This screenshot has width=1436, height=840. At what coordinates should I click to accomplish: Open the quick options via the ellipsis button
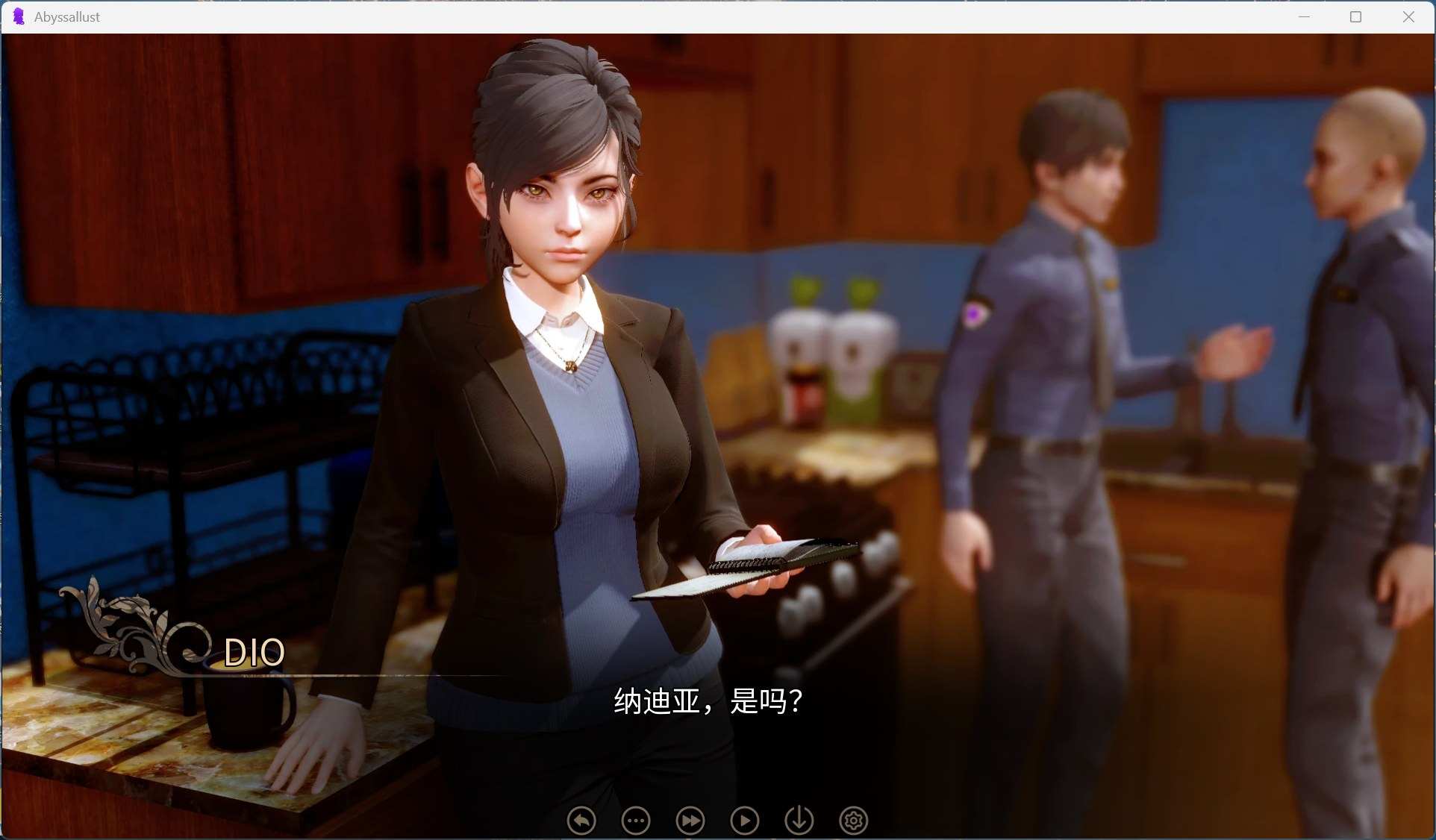click(x=635, y=821)
